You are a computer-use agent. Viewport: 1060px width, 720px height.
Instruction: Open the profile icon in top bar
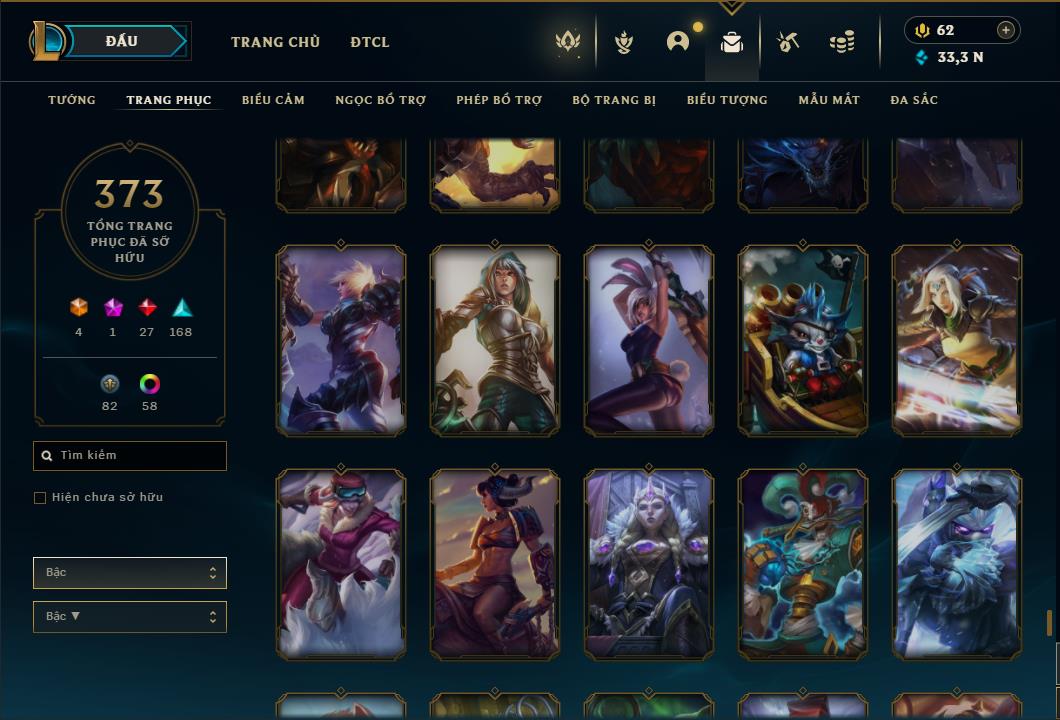(x=678, y=42)
